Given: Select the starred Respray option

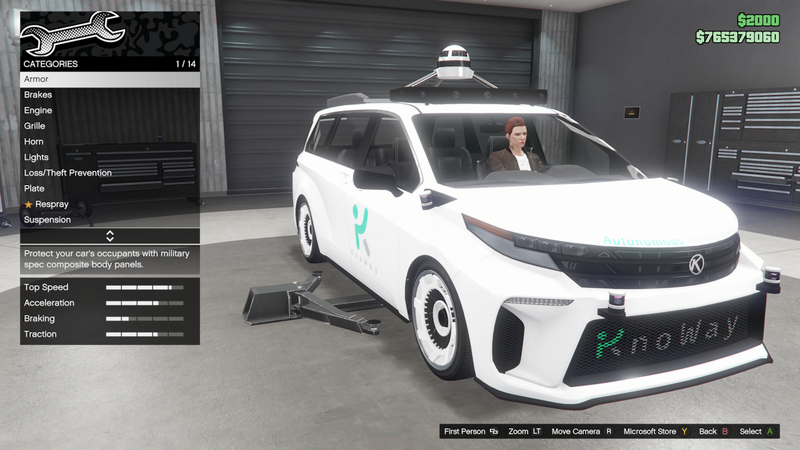Looking at the screenshot, I should point(110,204).
